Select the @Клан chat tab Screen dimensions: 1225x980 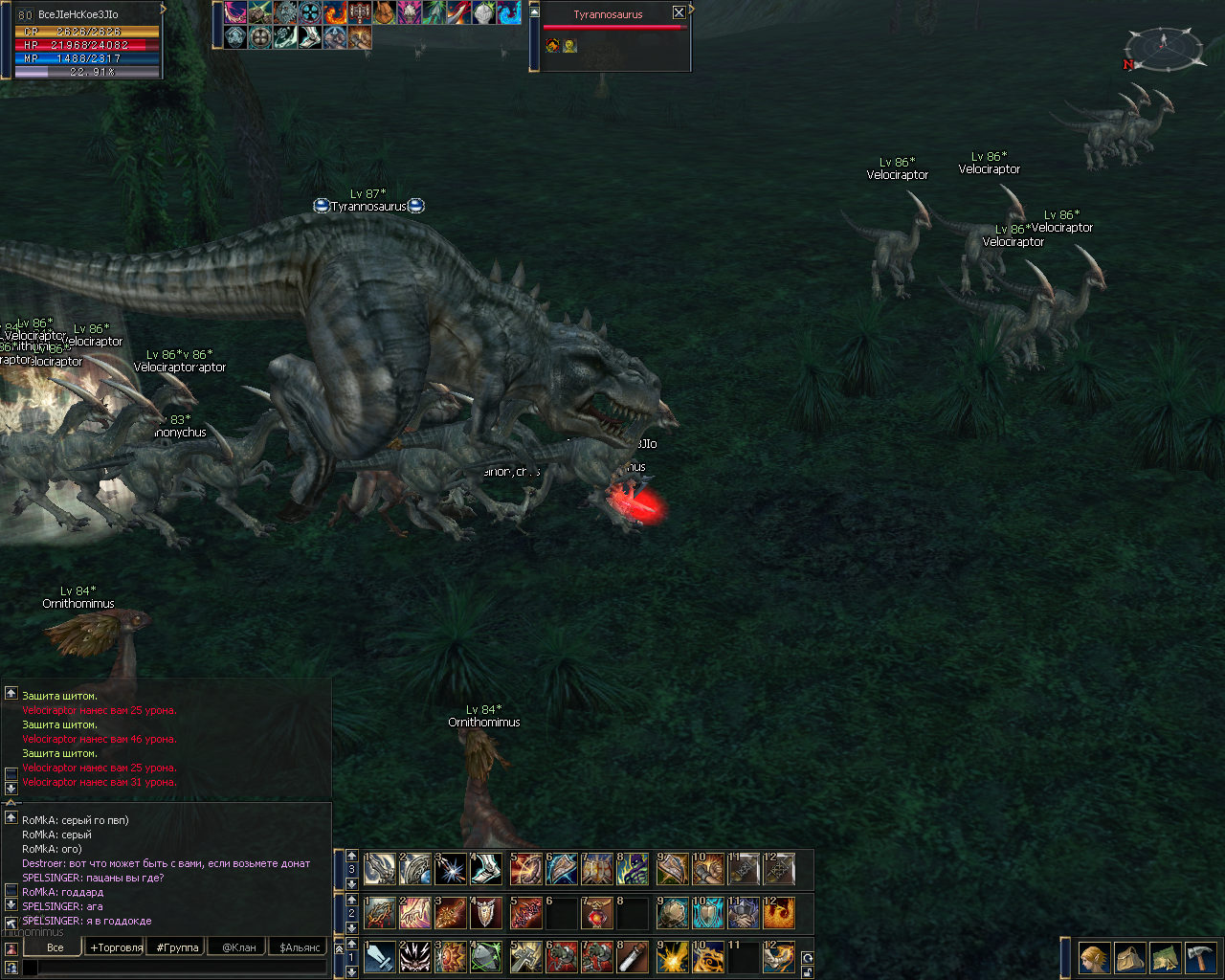point(238,947)
